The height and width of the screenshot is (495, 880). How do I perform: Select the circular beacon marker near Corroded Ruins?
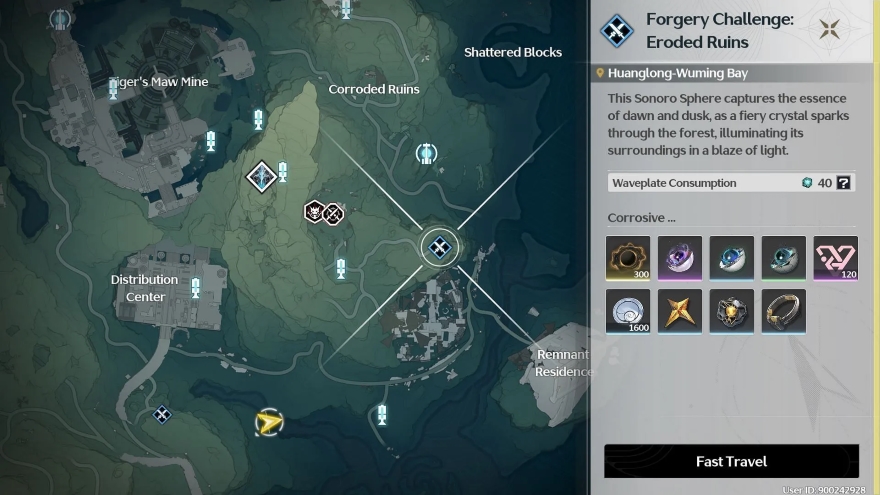(x=426, y=153)
